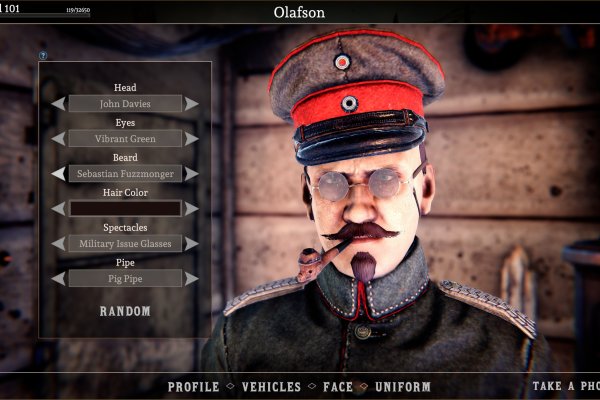Take a photo of the character

tap(565, 387)
